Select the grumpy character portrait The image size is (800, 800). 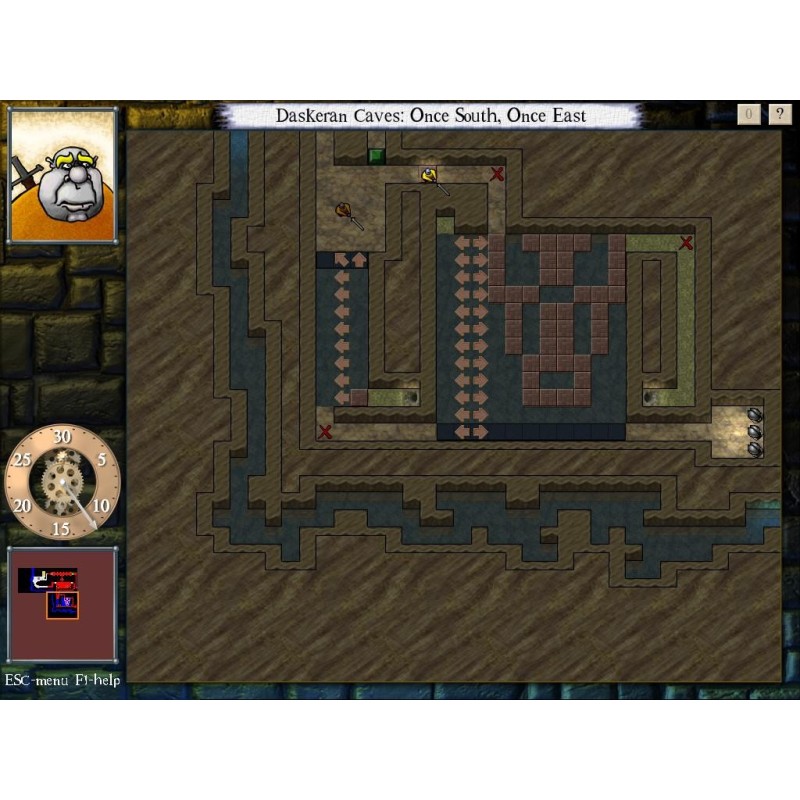[x=63, y=176]
